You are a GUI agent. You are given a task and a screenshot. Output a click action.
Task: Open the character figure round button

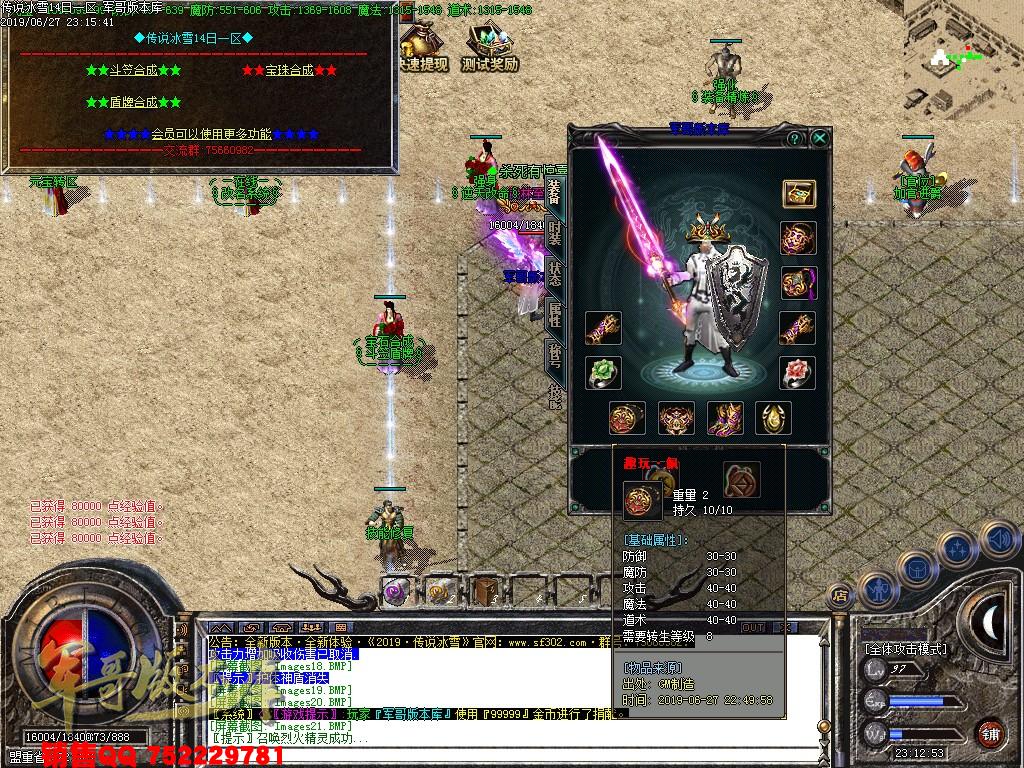click(x=878, y=590)
